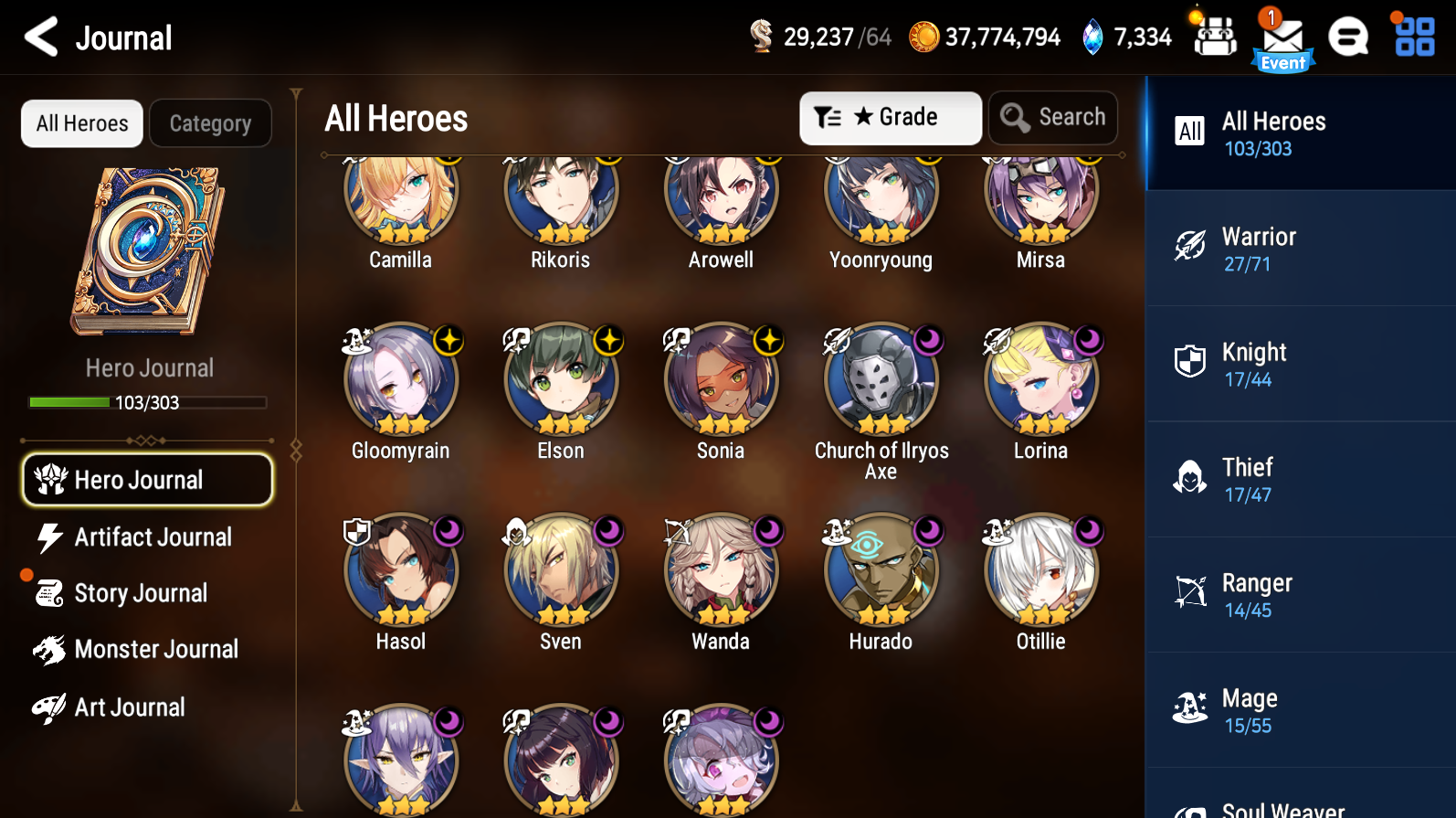Toggle the Thief class filter
This screenshot has width=1456, height=818.
[1189, 478]
